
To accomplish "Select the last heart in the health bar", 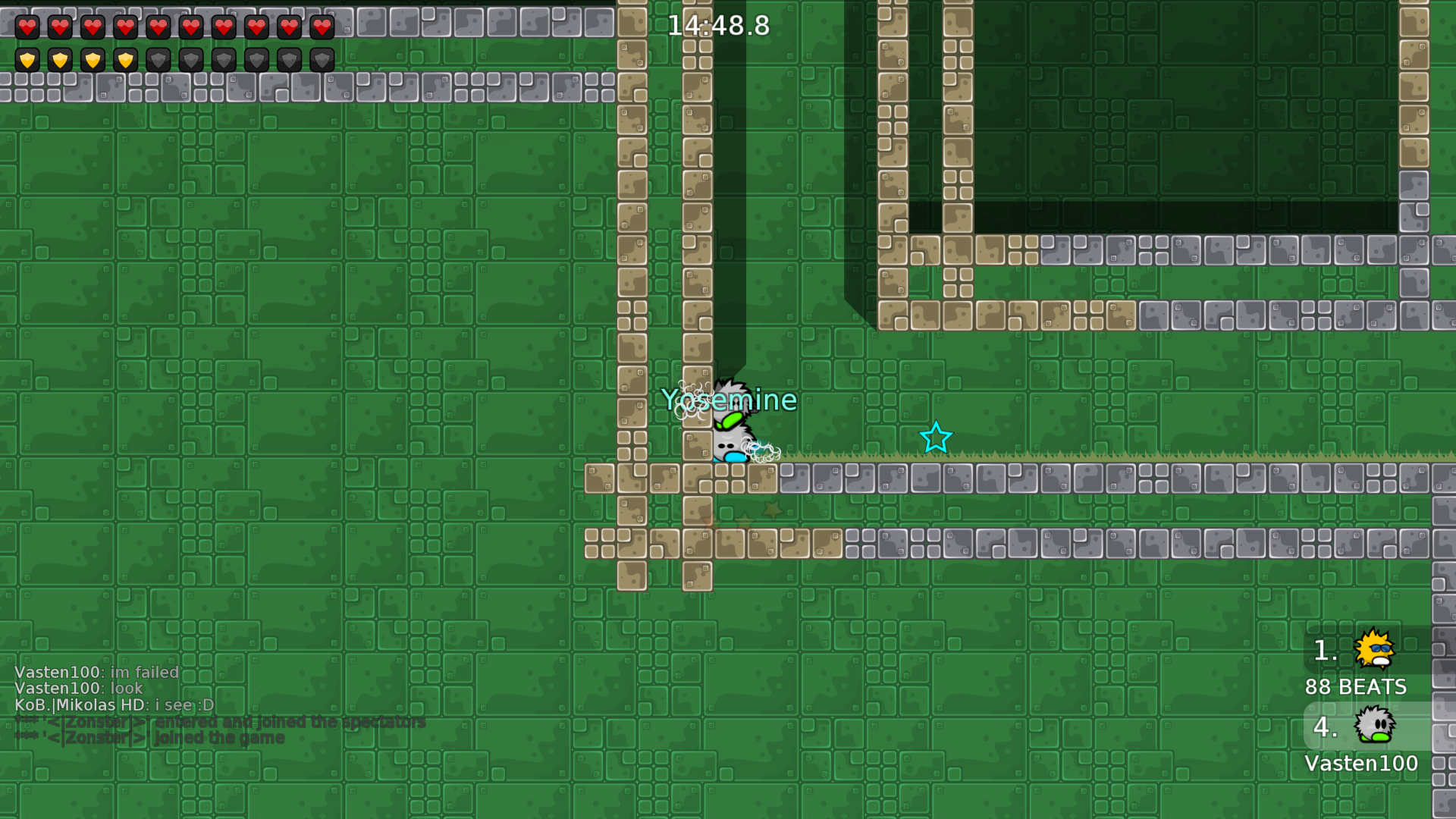I will pyautogui.click(x=322, y=27).
